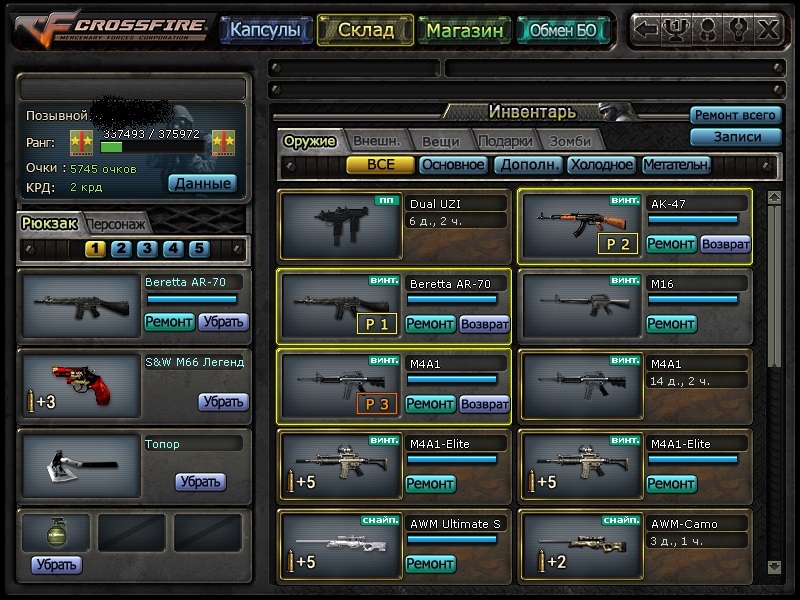Image resolution: width=800 pixels, height=600 pixels.
Task: Close the window with the X button
Action: click(767, 29)
